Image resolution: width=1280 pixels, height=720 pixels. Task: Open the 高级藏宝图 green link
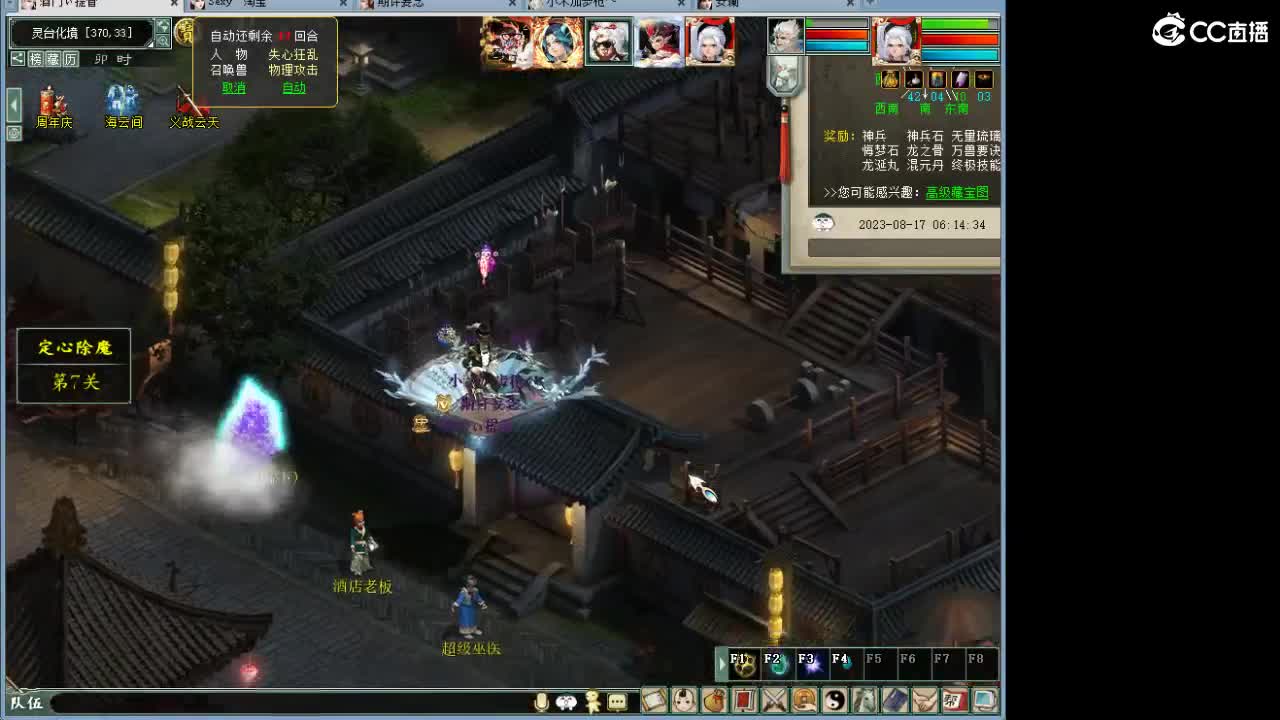[955, 192]
